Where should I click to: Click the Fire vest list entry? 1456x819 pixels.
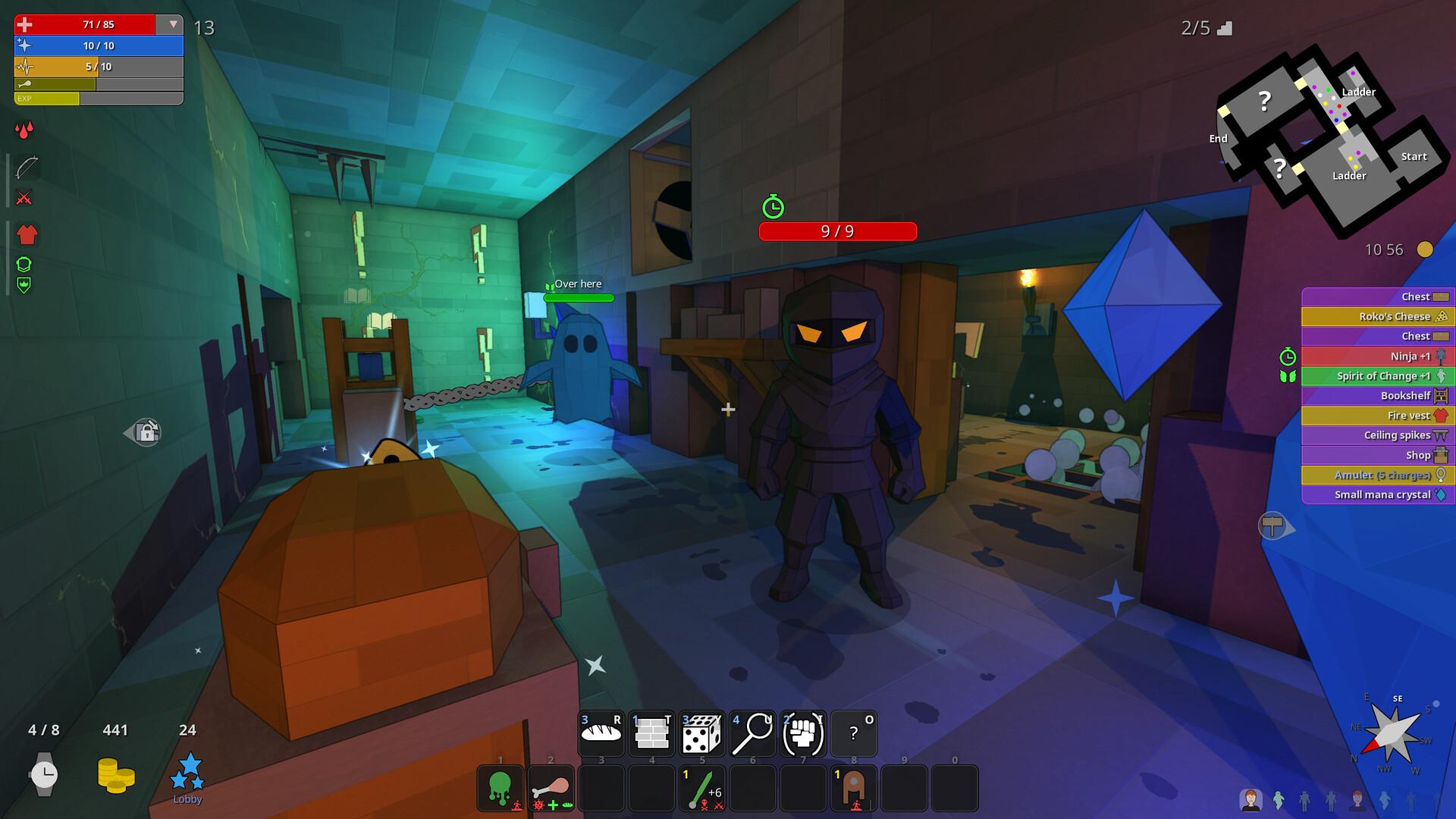click(1377, 416)
